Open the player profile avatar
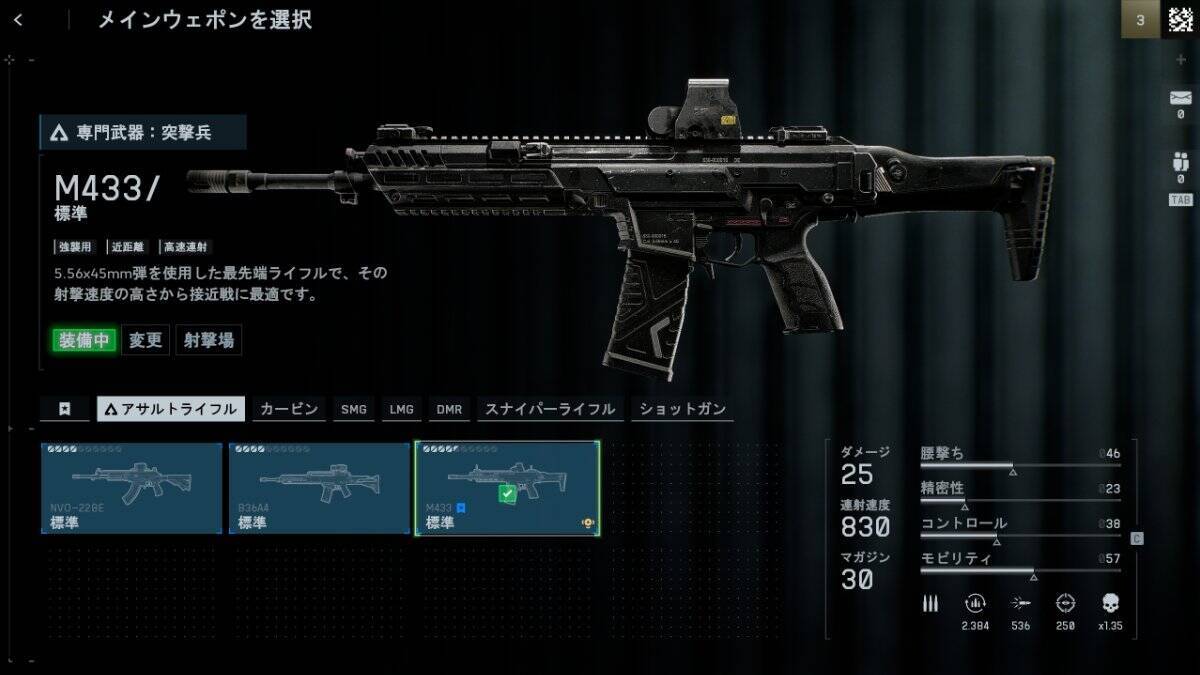The image size is (1200, 675). click(1180, 19)
